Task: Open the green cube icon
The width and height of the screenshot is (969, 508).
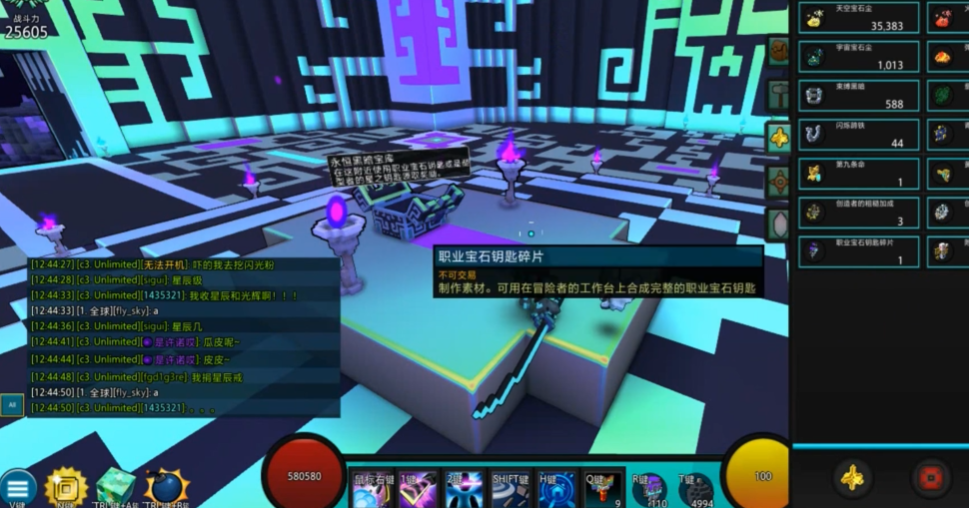Action: (x=116, y=487)
